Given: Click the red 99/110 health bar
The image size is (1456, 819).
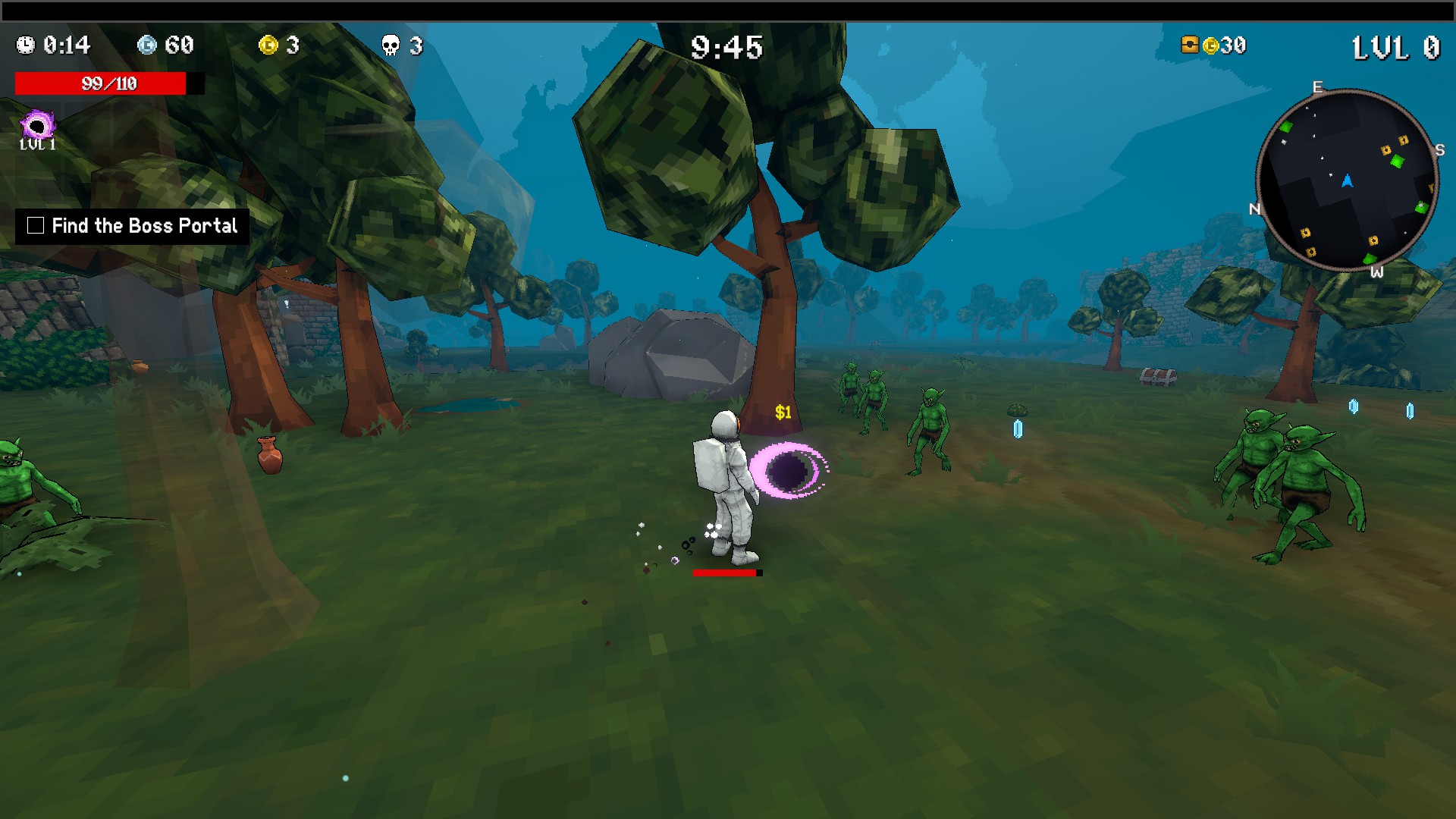Looking at the screenshot, I should pos(106,83).
